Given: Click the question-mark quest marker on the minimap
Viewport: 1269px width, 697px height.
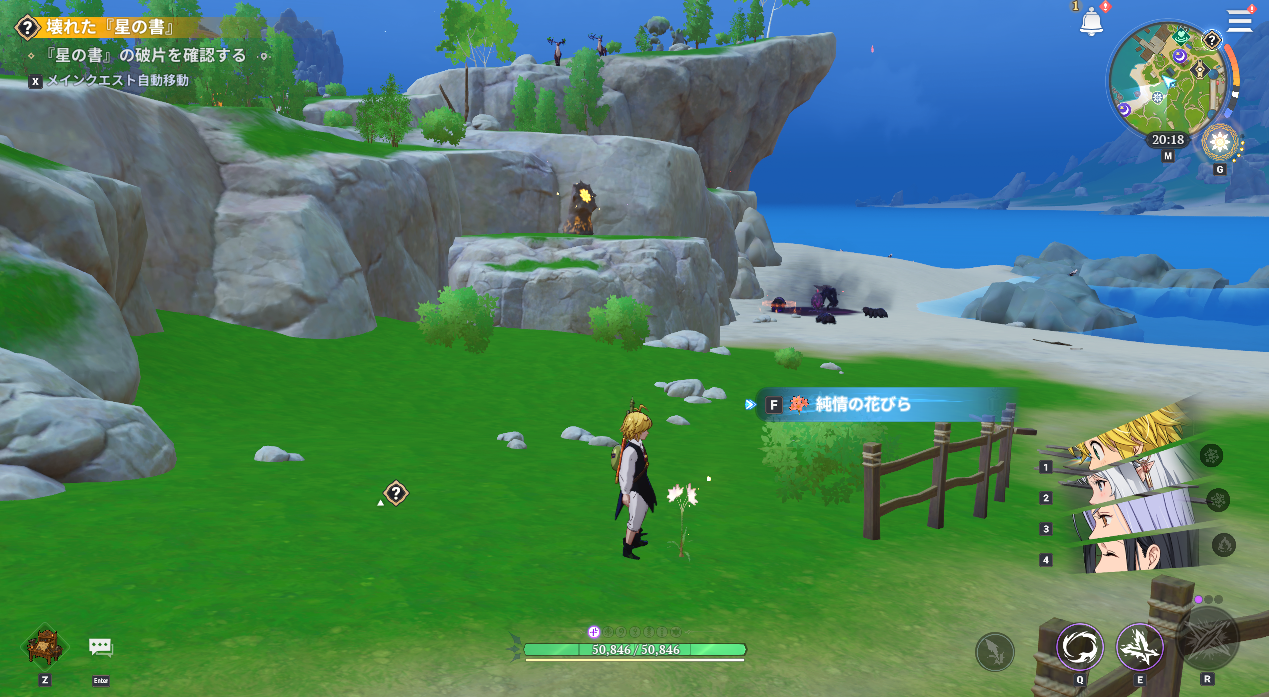Looking at the screenshot, I should pyautogui.click(x=1211, y=40).
